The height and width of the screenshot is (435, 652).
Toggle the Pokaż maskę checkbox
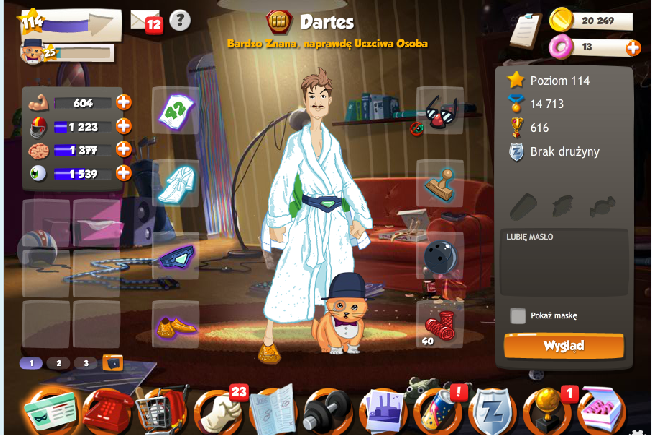518,315
